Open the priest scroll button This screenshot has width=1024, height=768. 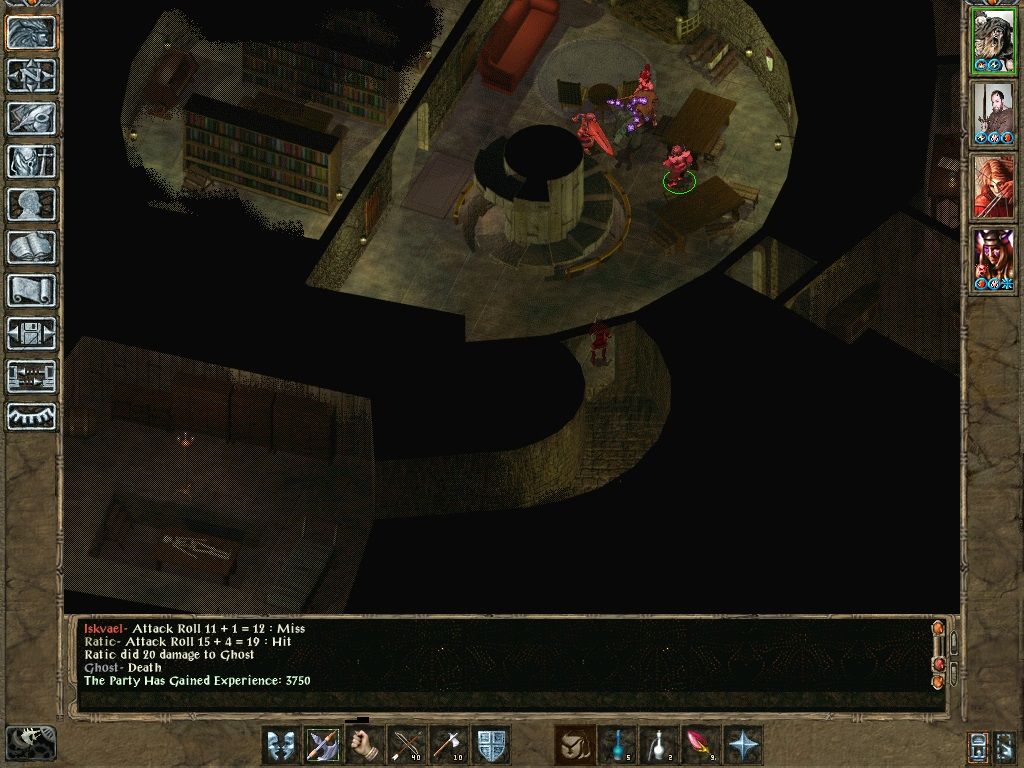pyautogui.click(x=32, y=290)
